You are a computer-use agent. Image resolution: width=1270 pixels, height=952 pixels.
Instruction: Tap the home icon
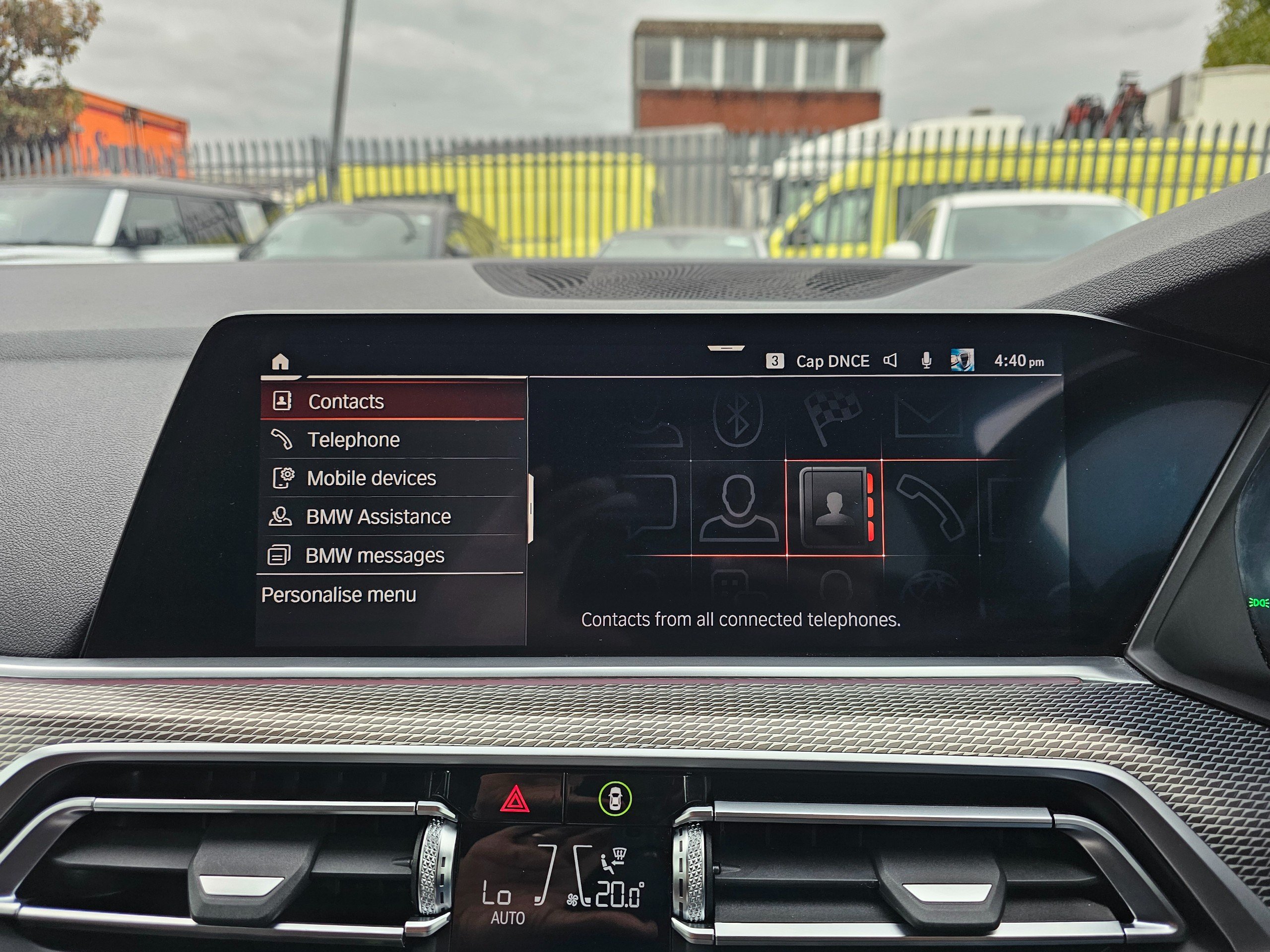(280, 362)
